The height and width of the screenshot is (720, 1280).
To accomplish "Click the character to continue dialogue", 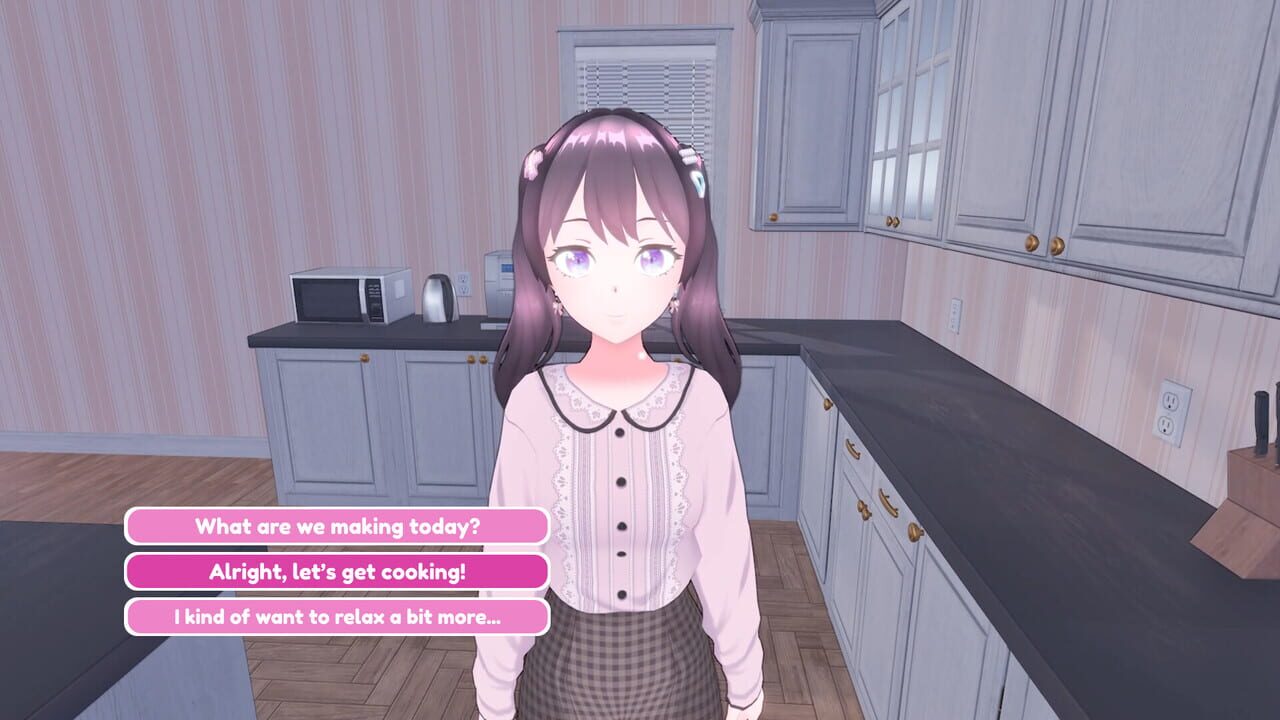I will (x=620, y=450).
